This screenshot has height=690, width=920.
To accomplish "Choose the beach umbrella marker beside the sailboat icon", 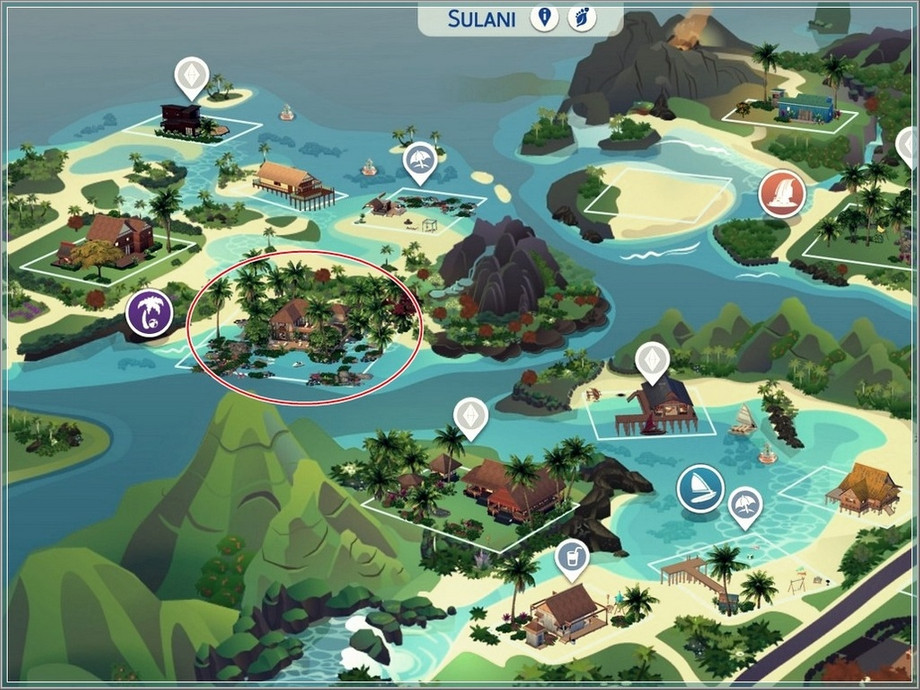I will point(744,505).
